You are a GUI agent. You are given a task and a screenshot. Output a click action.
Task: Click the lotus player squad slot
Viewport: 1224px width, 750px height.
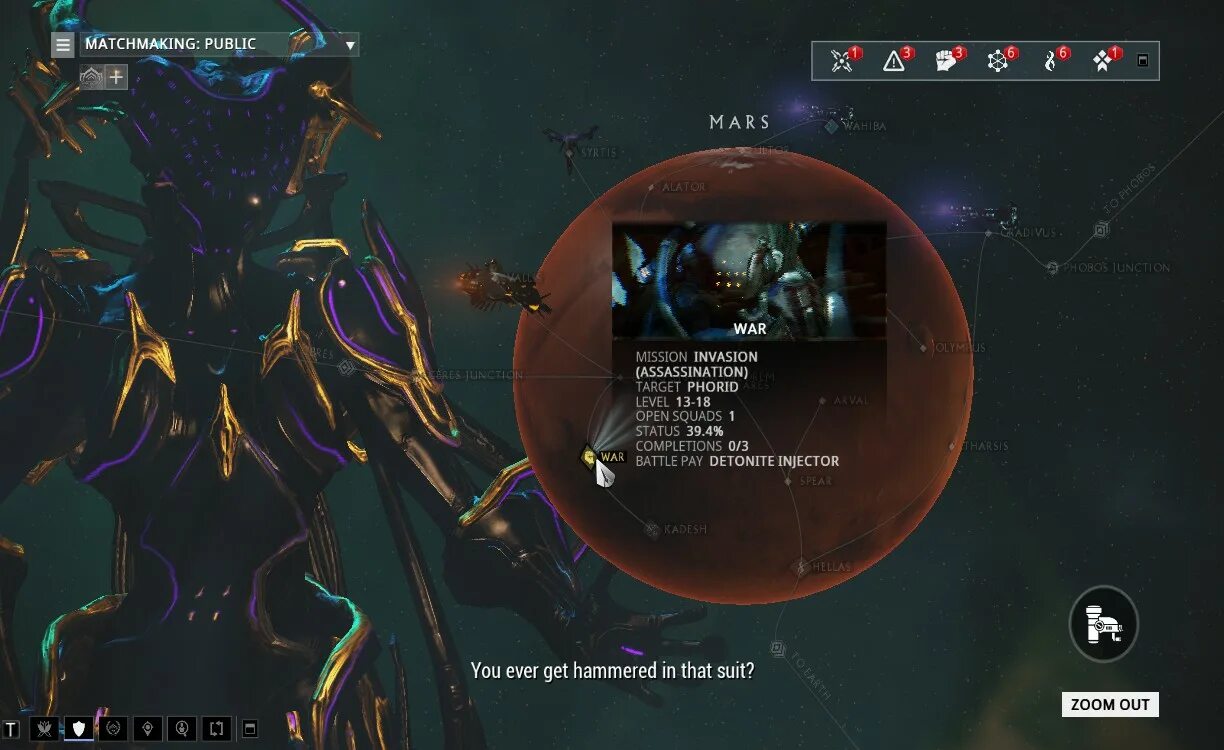tap(92, 76)
